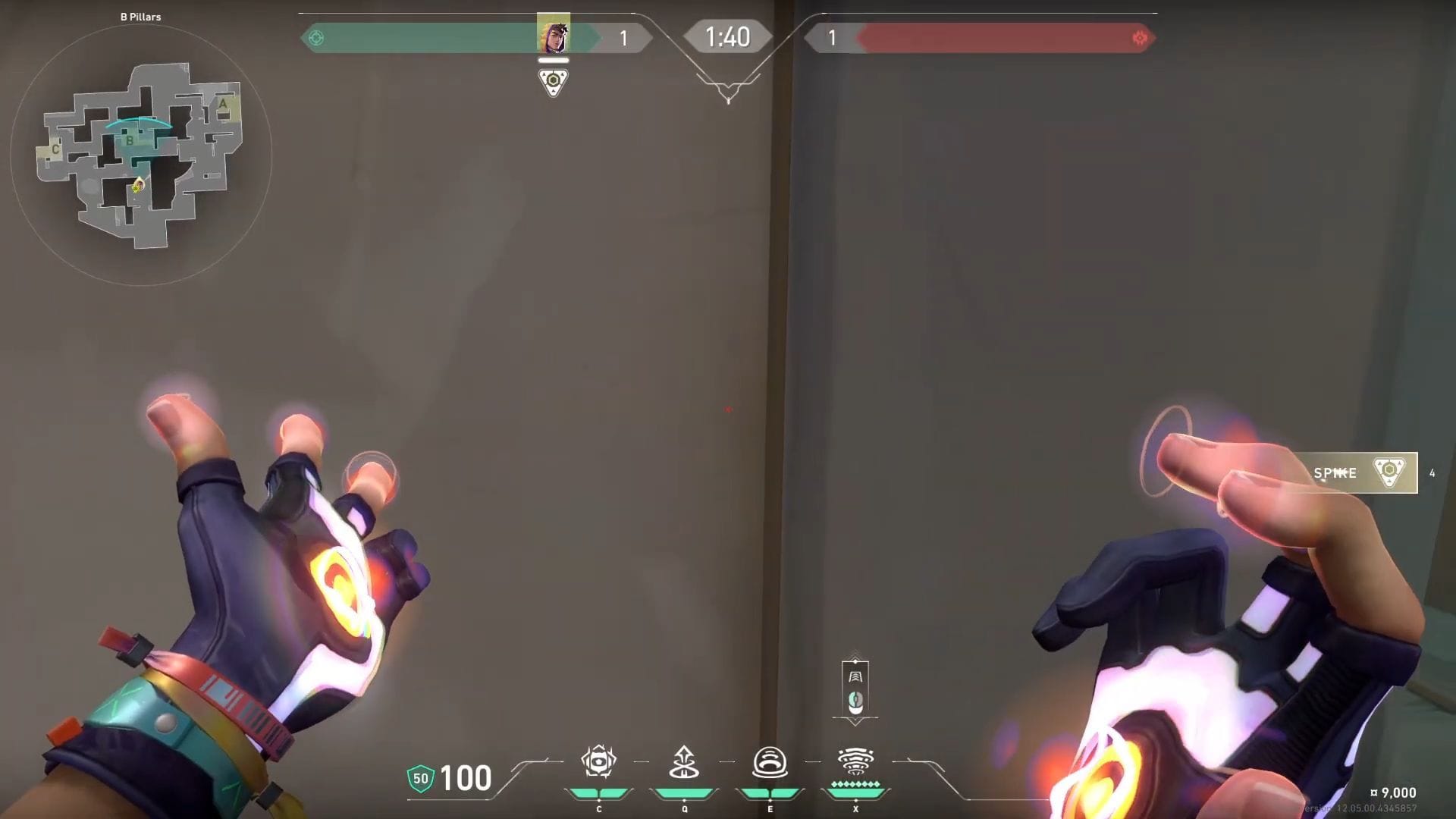This screenshot has width=1456, height=819.
Task: Click the credits amount showing 9,000
Action: [x=1395, y=792]
